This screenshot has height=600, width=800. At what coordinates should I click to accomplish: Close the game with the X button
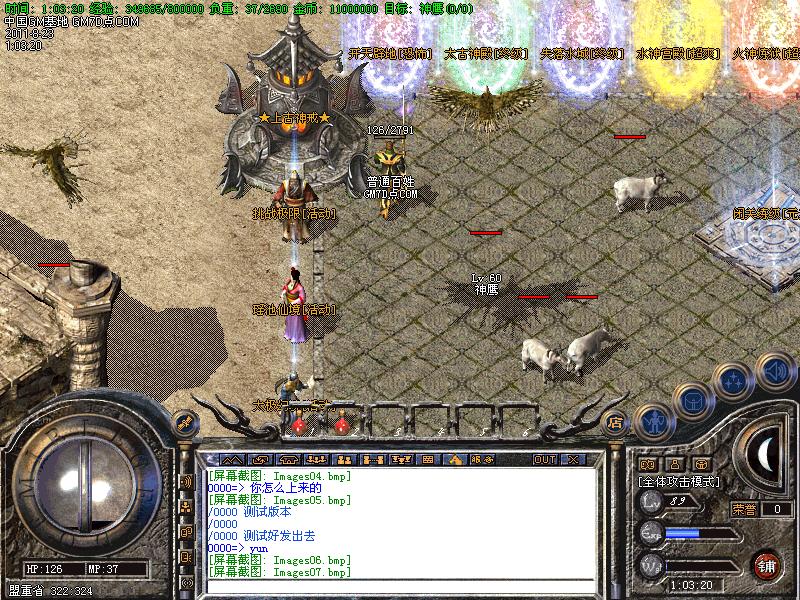coord(573,460)
